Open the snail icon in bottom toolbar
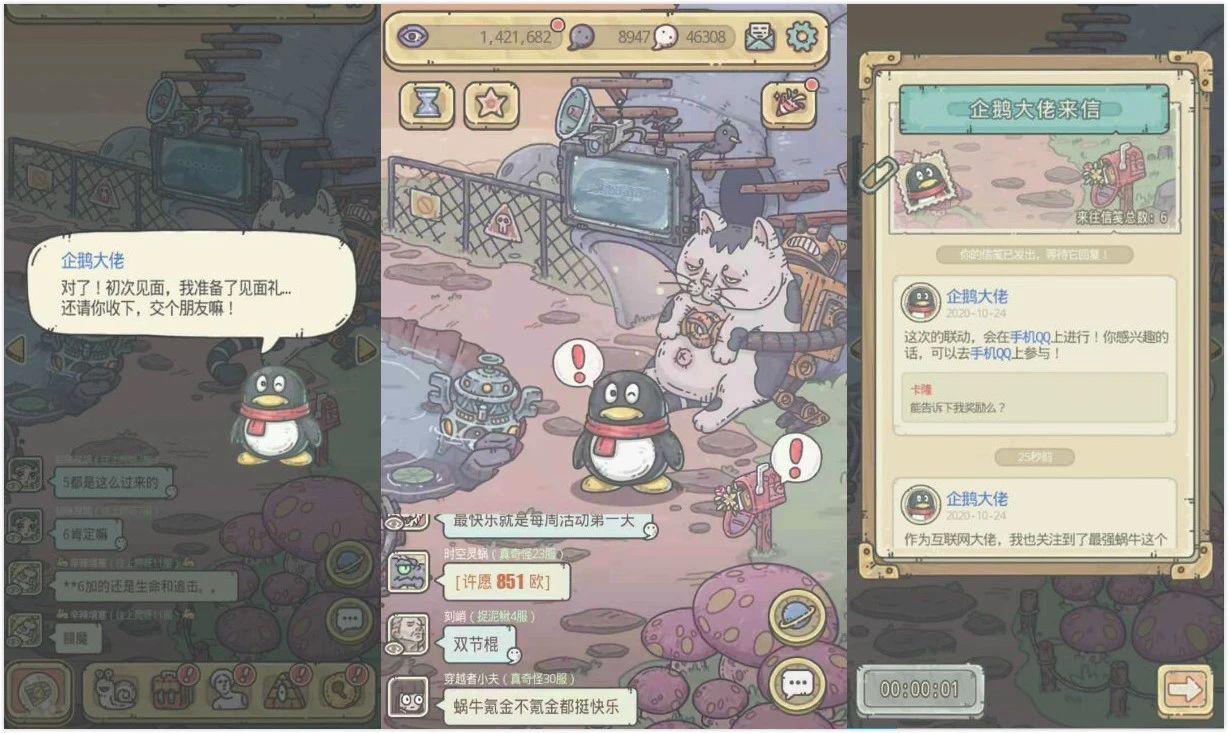 tap(113, 689)
